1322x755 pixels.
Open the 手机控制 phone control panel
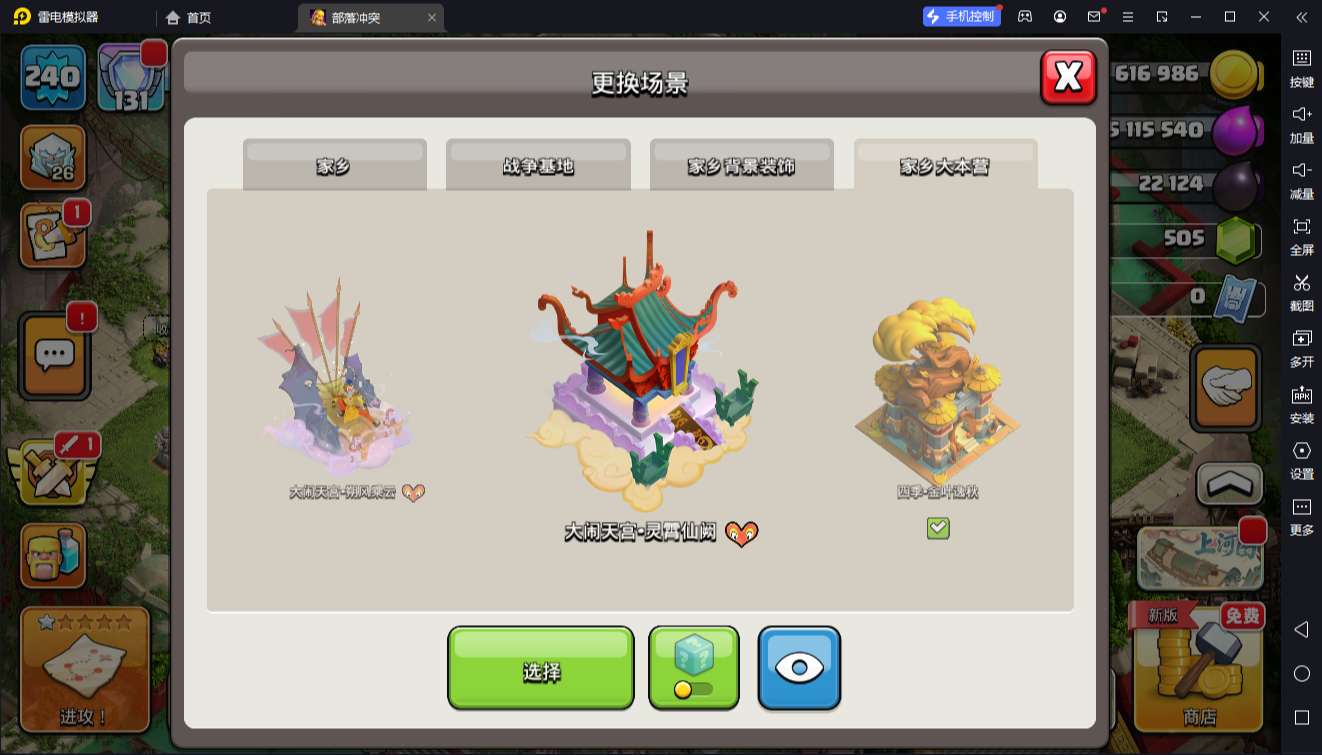click(961, 17)
